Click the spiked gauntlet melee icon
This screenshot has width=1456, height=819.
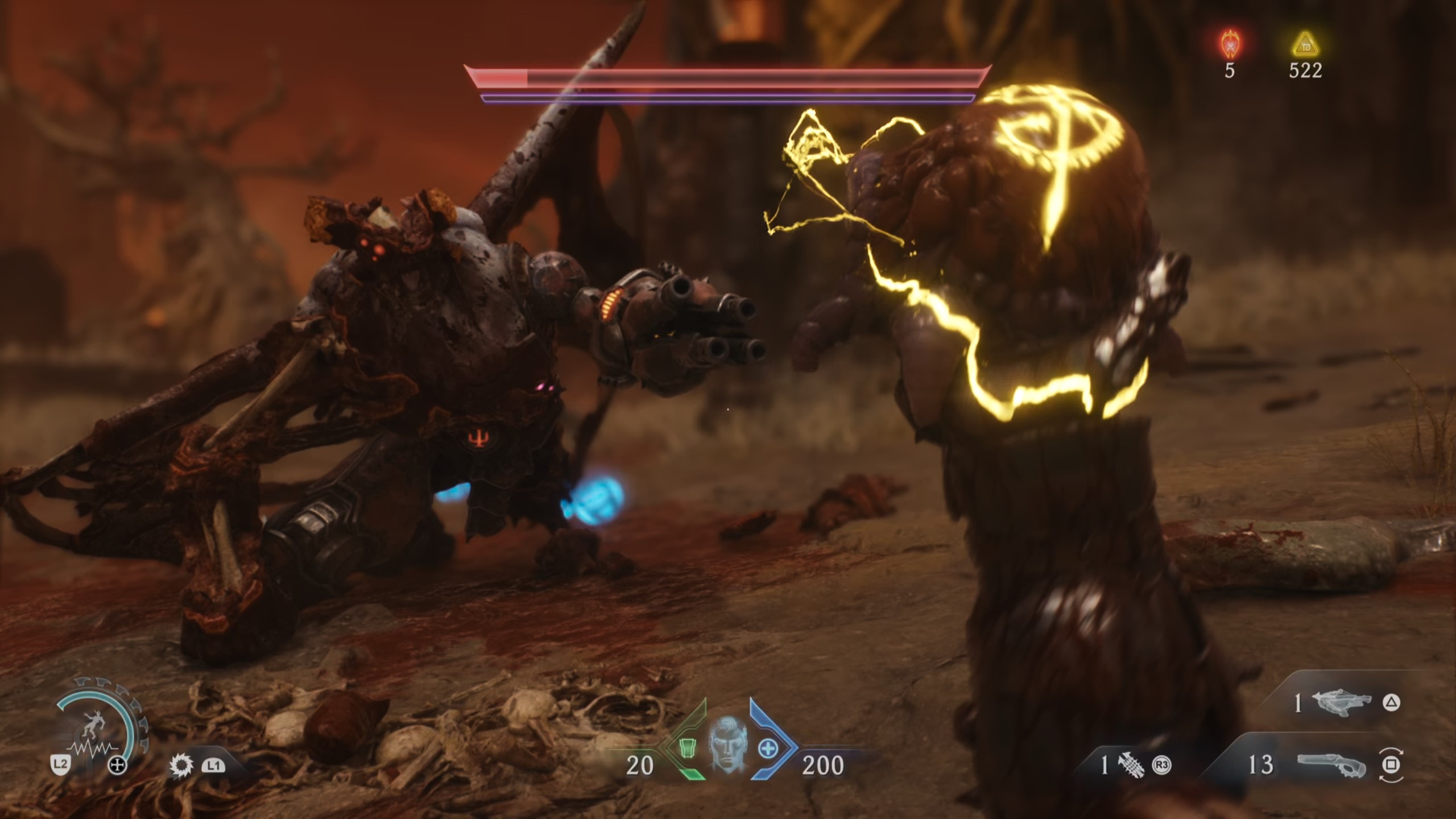coord(1130,765)
